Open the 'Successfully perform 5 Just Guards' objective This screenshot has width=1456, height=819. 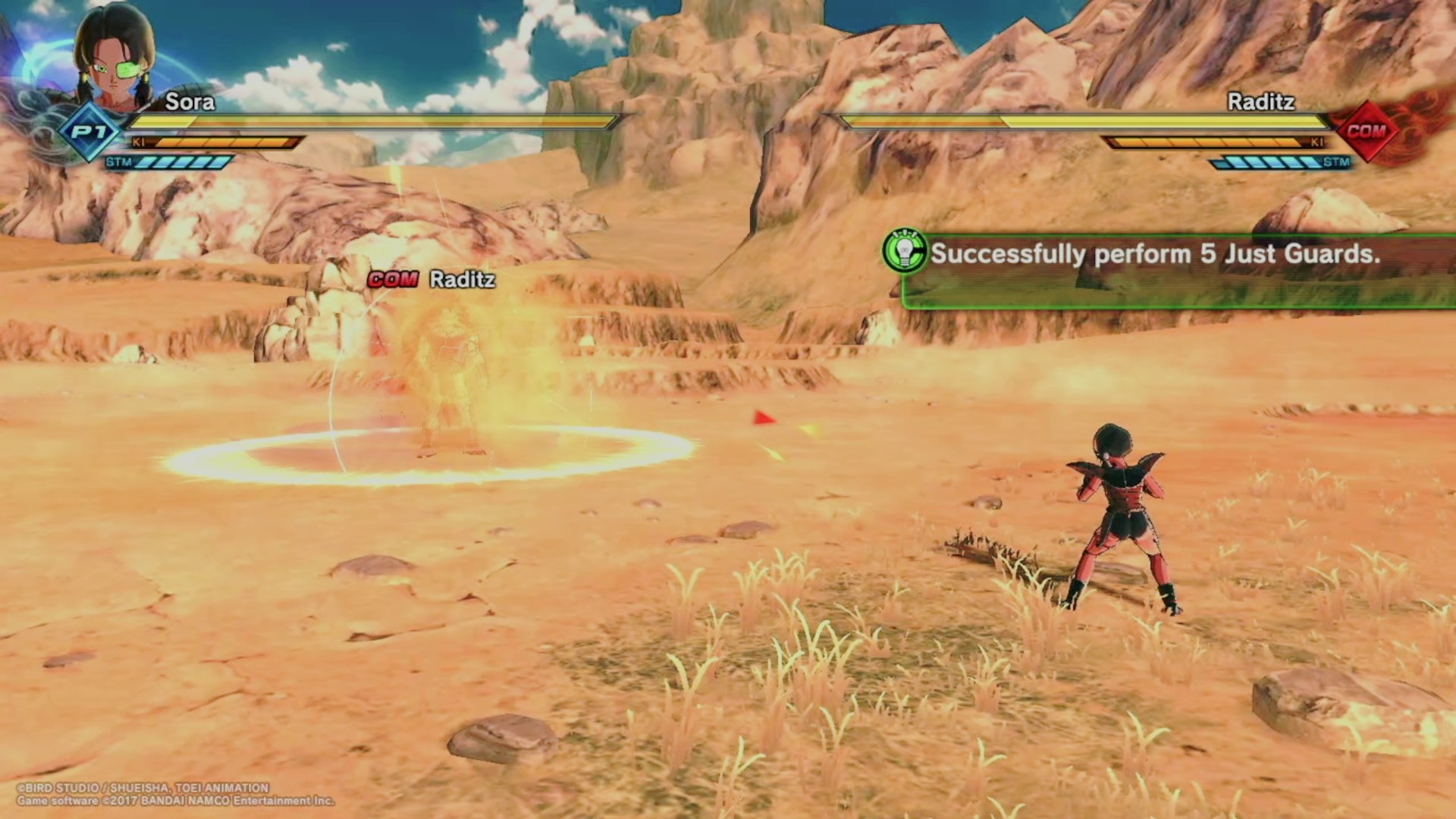point(1154,254)
